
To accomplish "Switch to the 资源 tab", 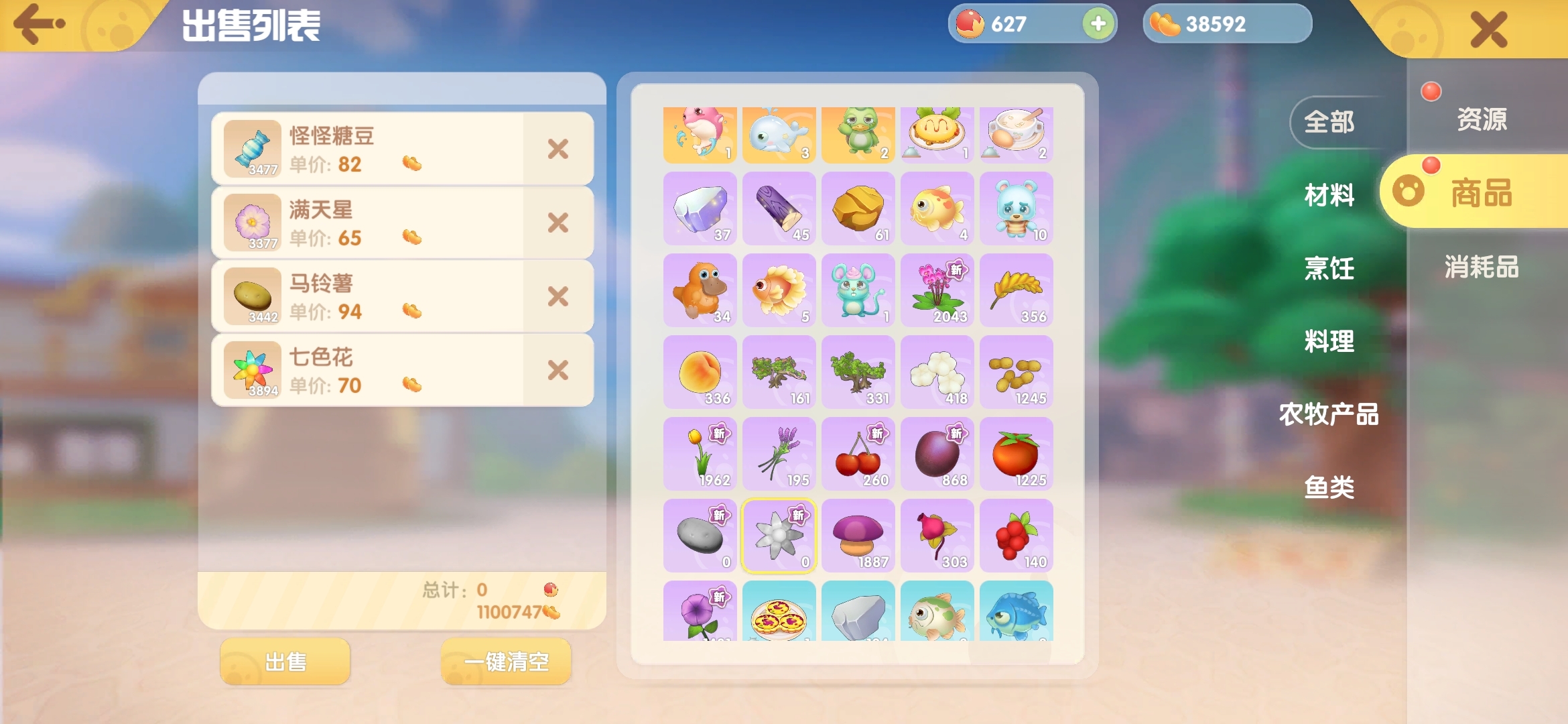I will pos(1482,121).
